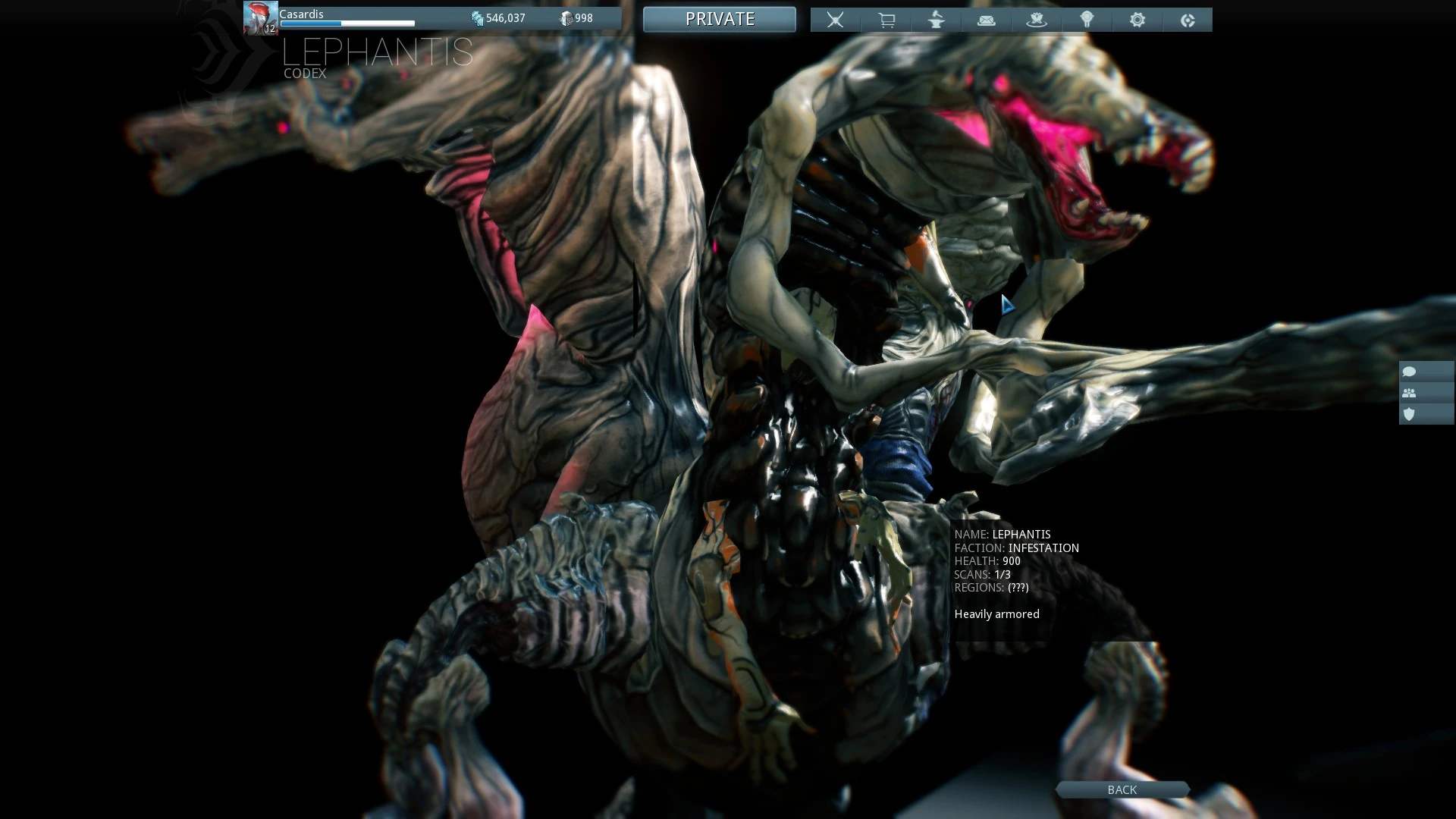Screen dimensions: 1456x819
Task: Check messages via the Inbox envelope icon
Action: tap(986, 20)
